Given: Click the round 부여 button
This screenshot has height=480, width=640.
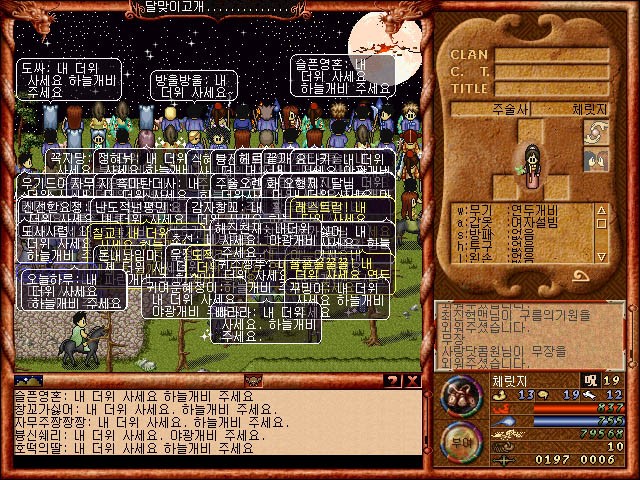Looking at the screenshot, I should coord(462,440).
